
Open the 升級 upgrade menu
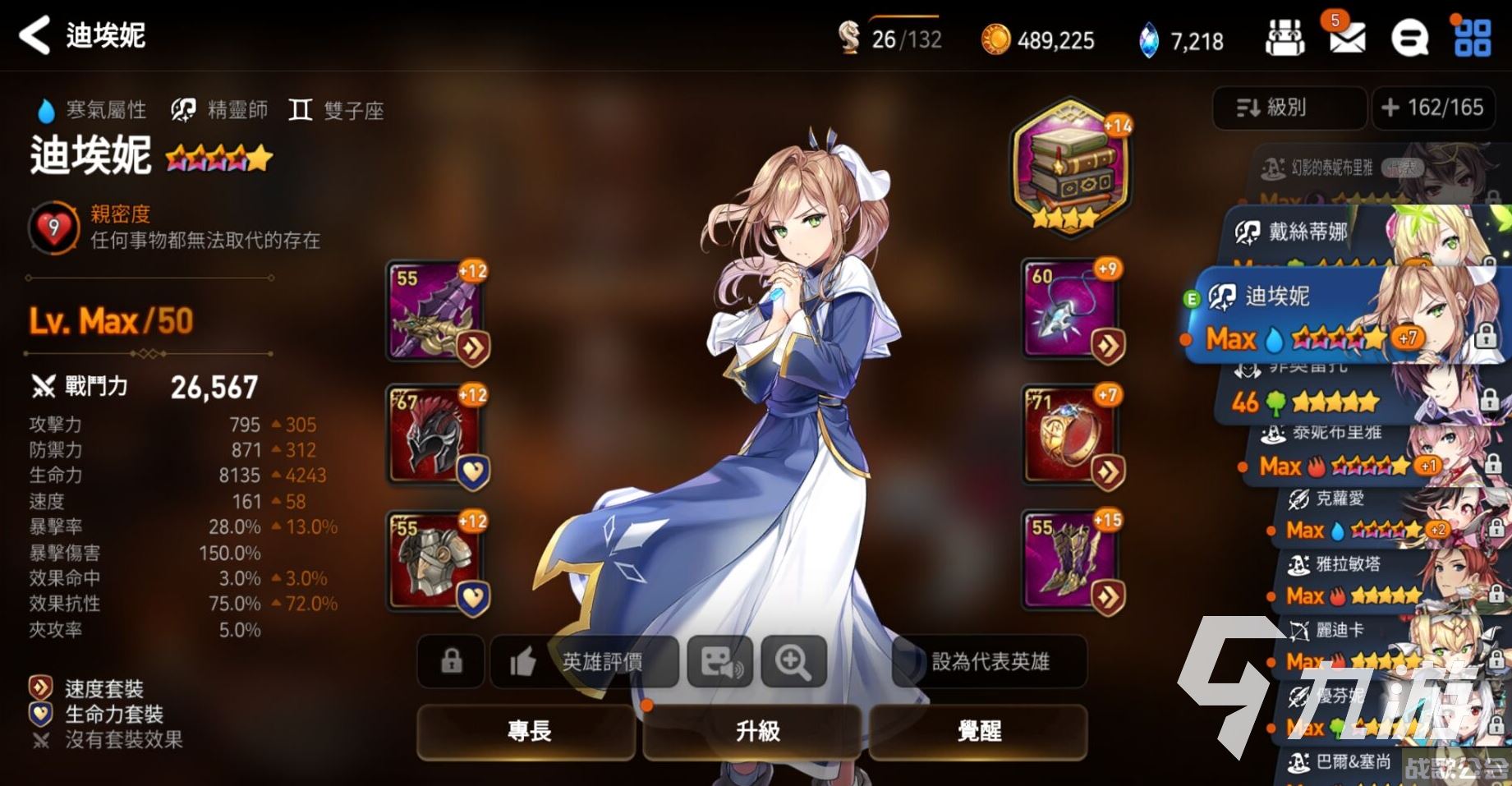click(x=756, y=730)
